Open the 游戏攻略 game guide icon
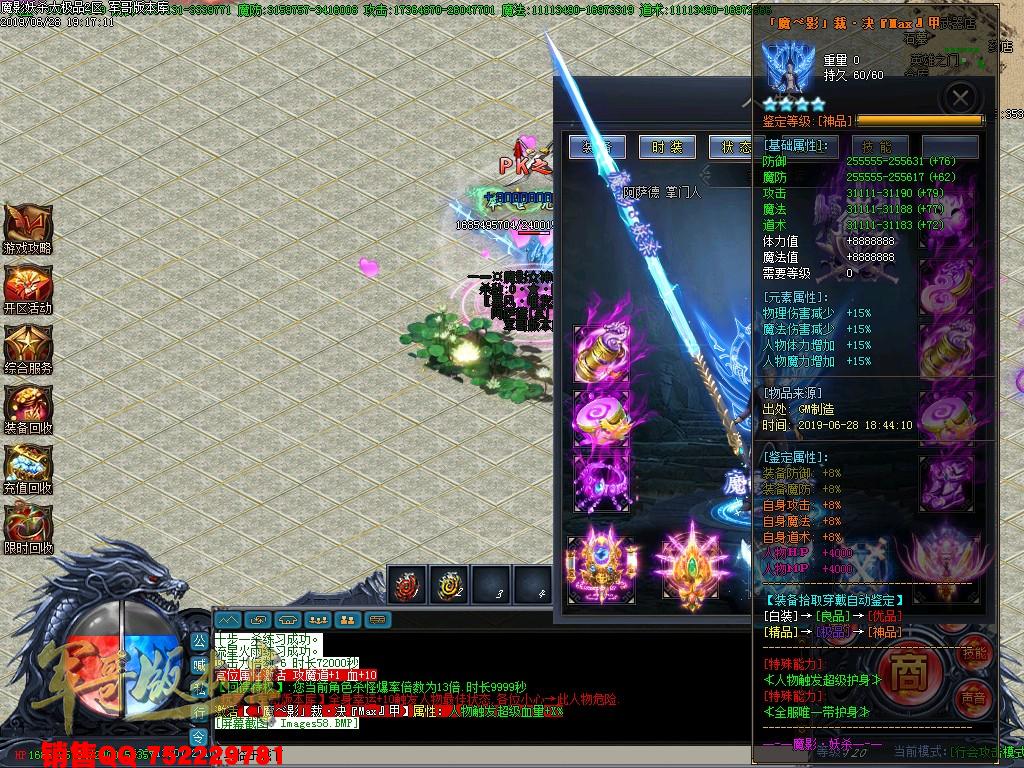The height and width of the screenshot is (768, 1024). 27,227
